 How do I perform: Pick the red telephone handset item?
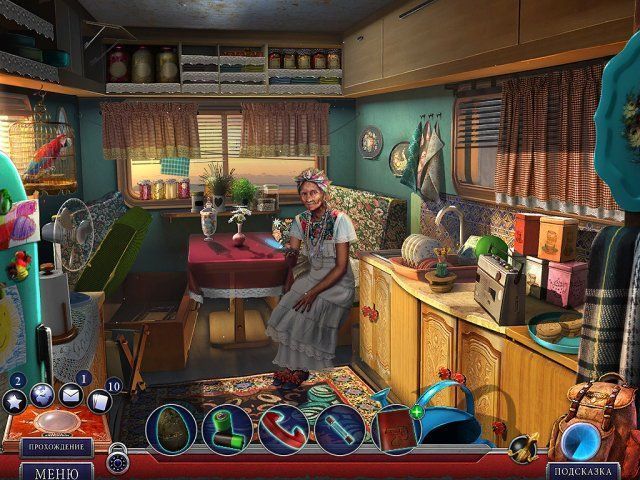click(283, 428)
